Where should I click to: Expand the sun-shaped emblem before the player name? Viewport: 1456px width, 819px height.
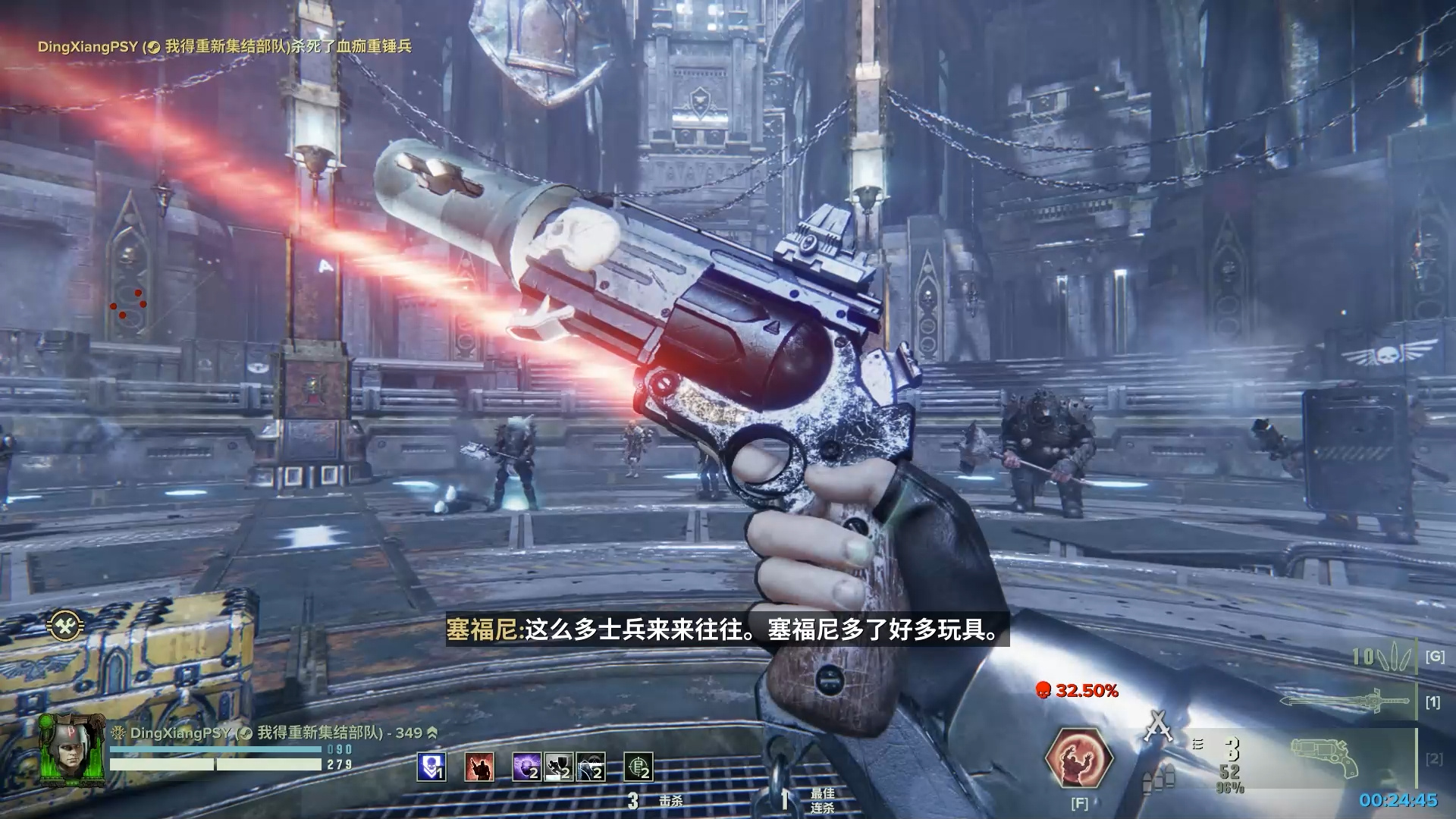pyautogui.click(x=118, y=733)
